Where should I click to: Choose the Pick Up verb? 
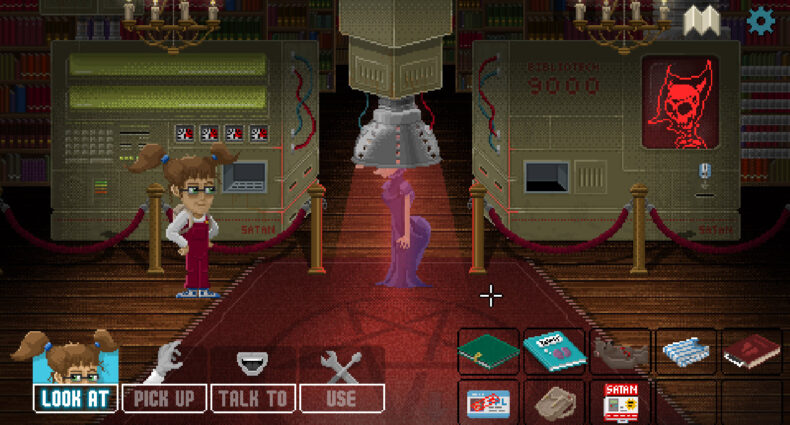[x=164, y=398]
